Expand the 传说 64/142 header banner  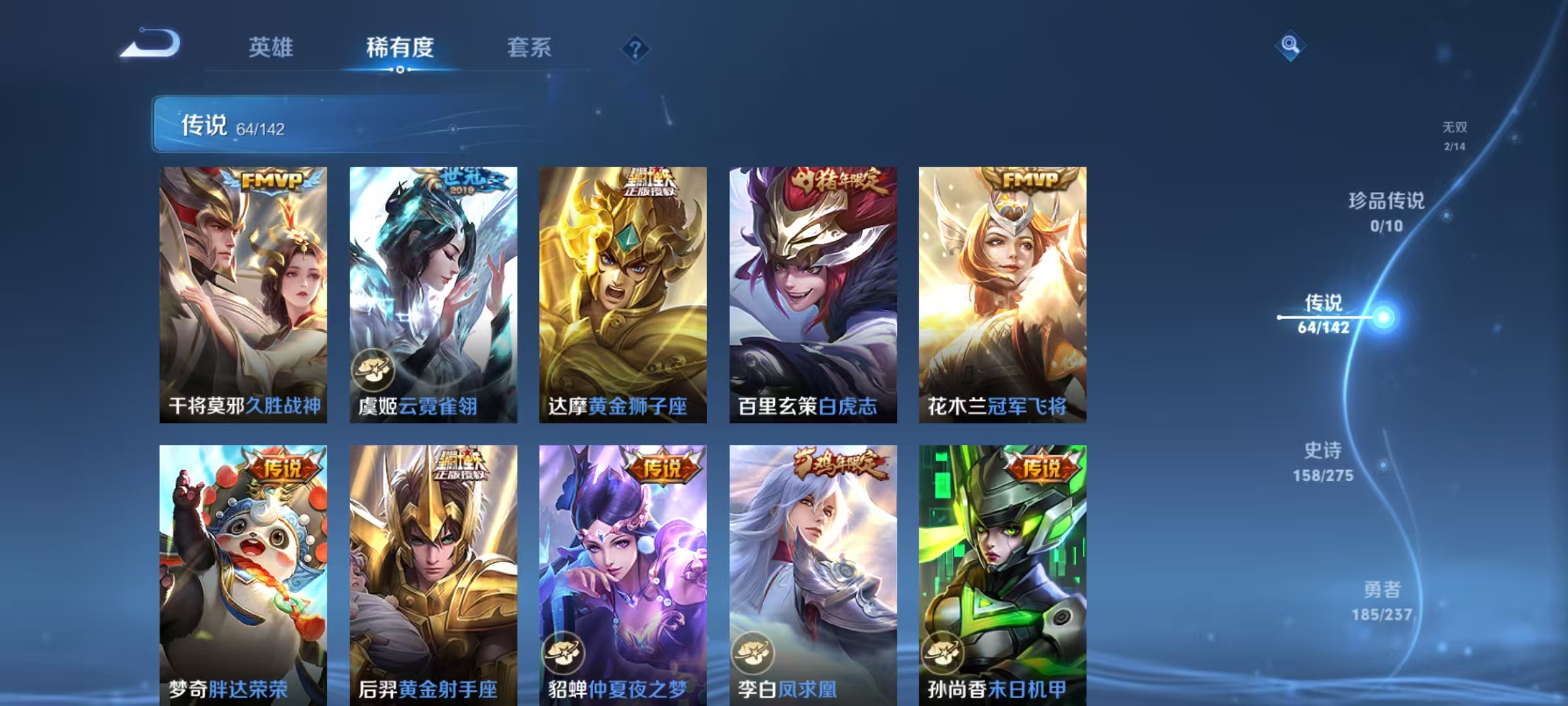(261, 124)
